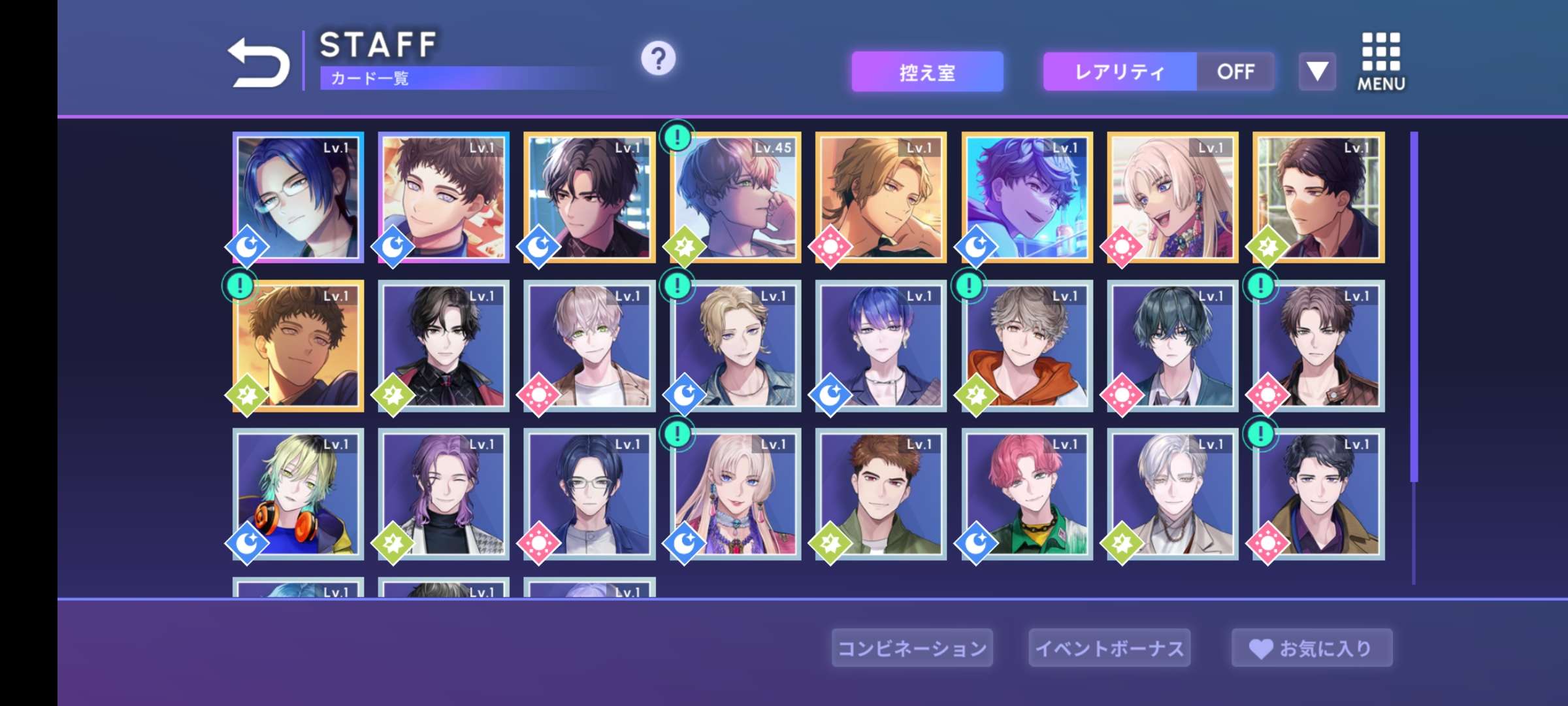Open the 控え室 waiting room

point(926,72)
